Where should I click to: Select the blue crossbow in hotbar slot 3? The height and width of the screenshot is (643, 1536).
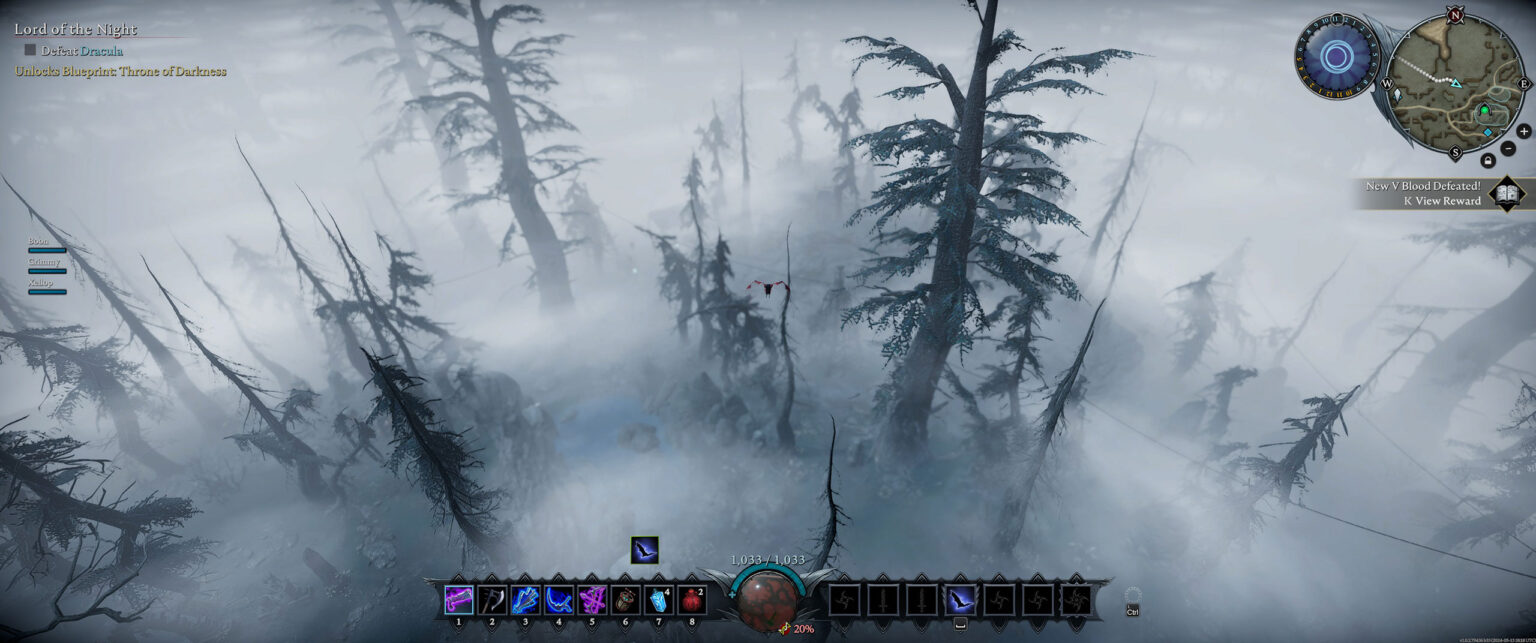(525, 599)
